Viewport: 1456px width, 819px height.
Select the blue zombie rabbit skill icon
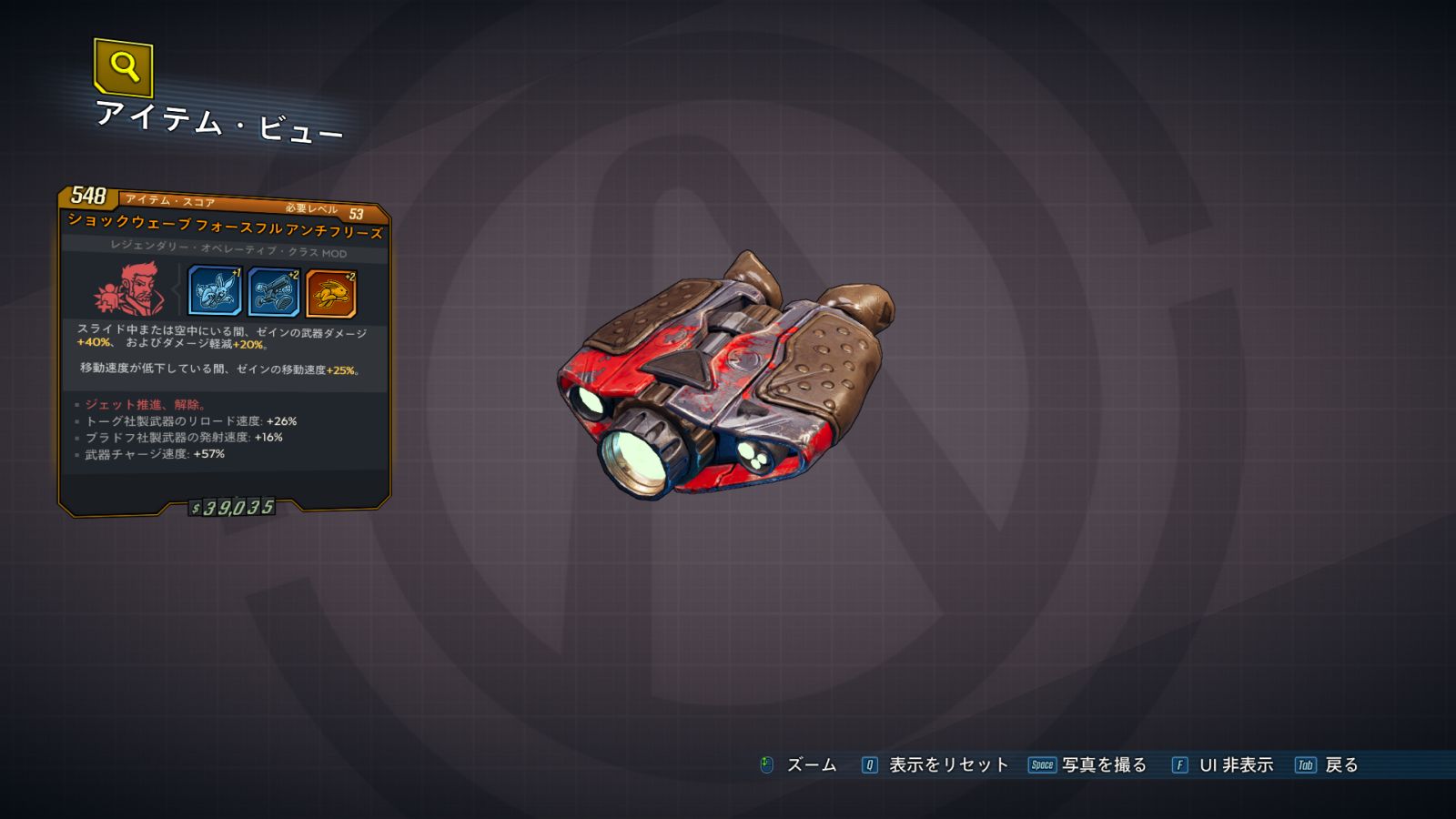pyautogui.click(x=214, y=291)
